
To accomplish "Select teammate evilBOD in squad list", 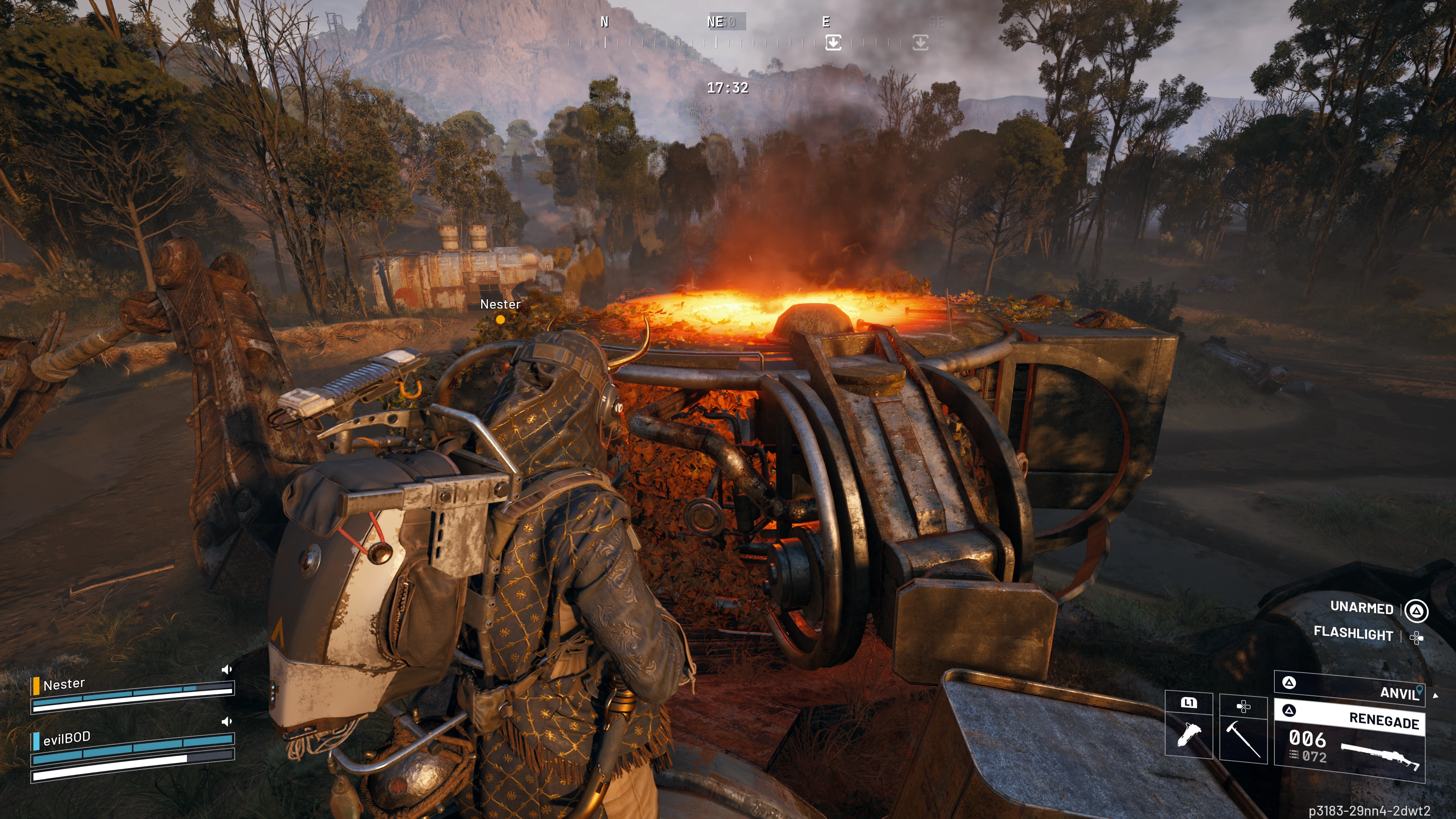I will [x=67, y=738].
